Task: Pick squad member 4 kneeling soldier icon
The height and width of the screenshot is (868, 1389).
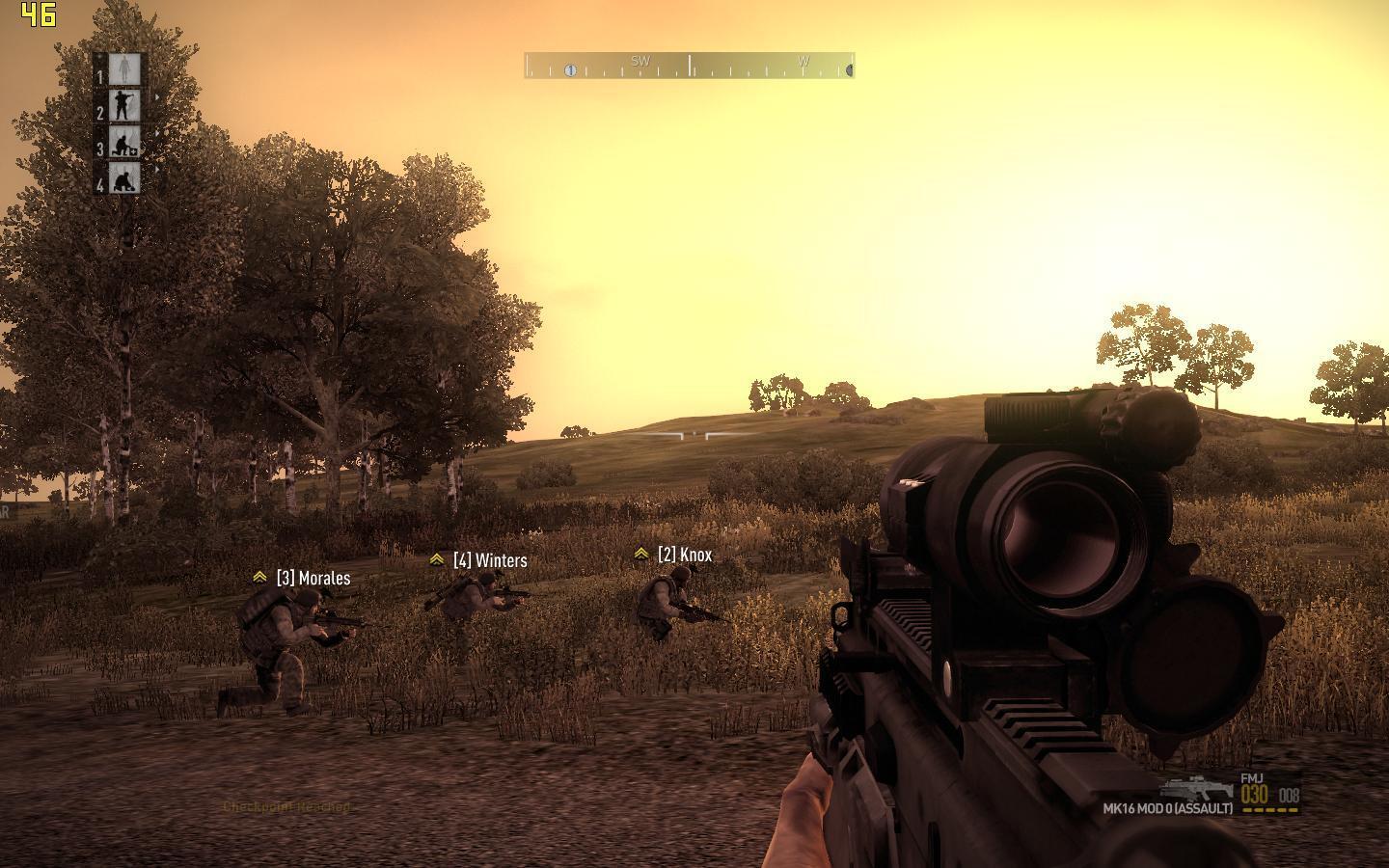Action: (123, 179)
